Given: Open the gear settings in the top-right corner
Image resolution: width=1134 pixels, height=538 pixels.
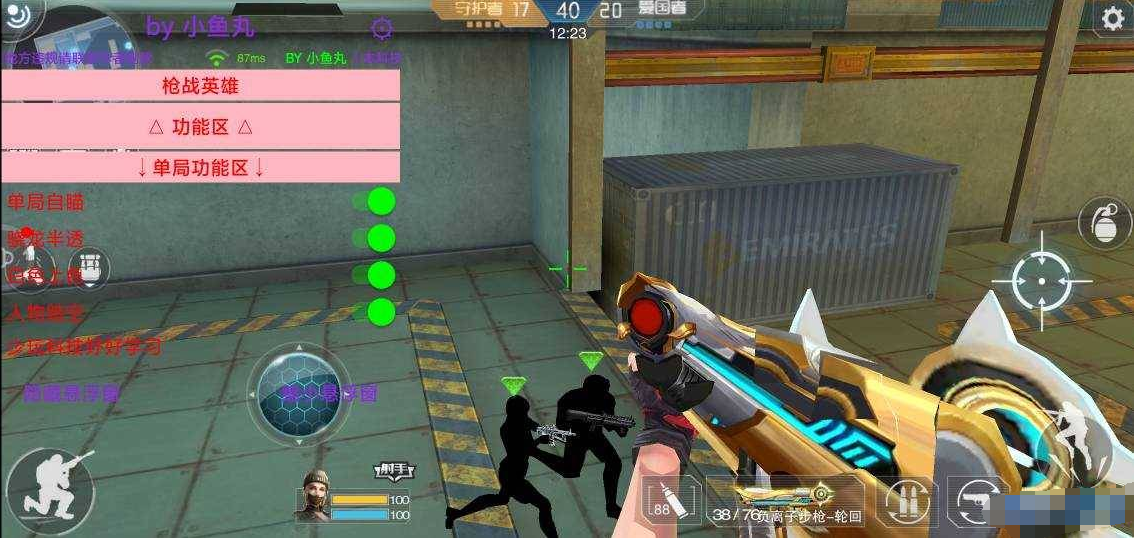Looking at the screenshot, I should tap(1112, 19).
